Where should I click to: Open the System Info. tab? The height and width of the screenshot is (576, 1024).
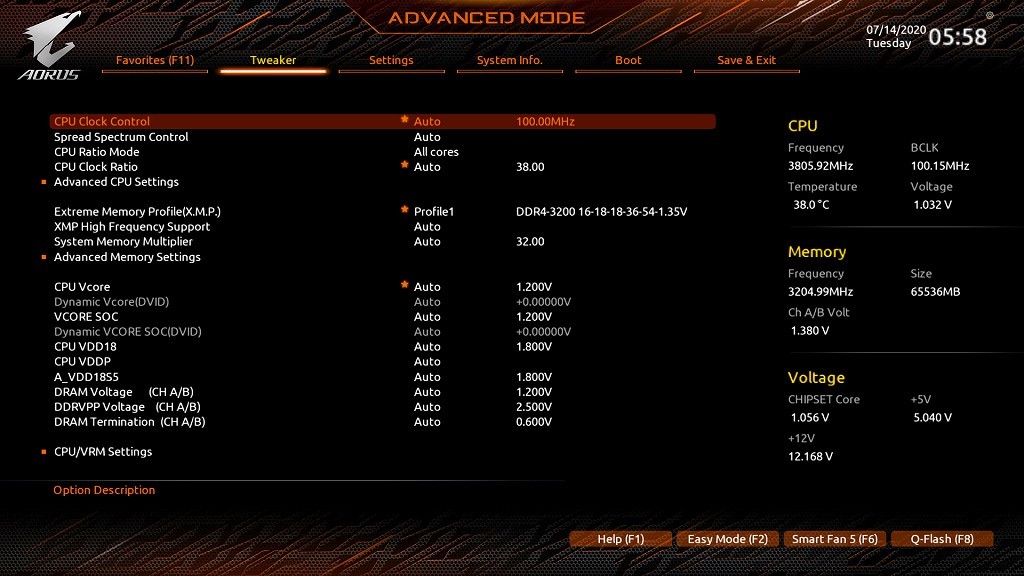(509, 61)
